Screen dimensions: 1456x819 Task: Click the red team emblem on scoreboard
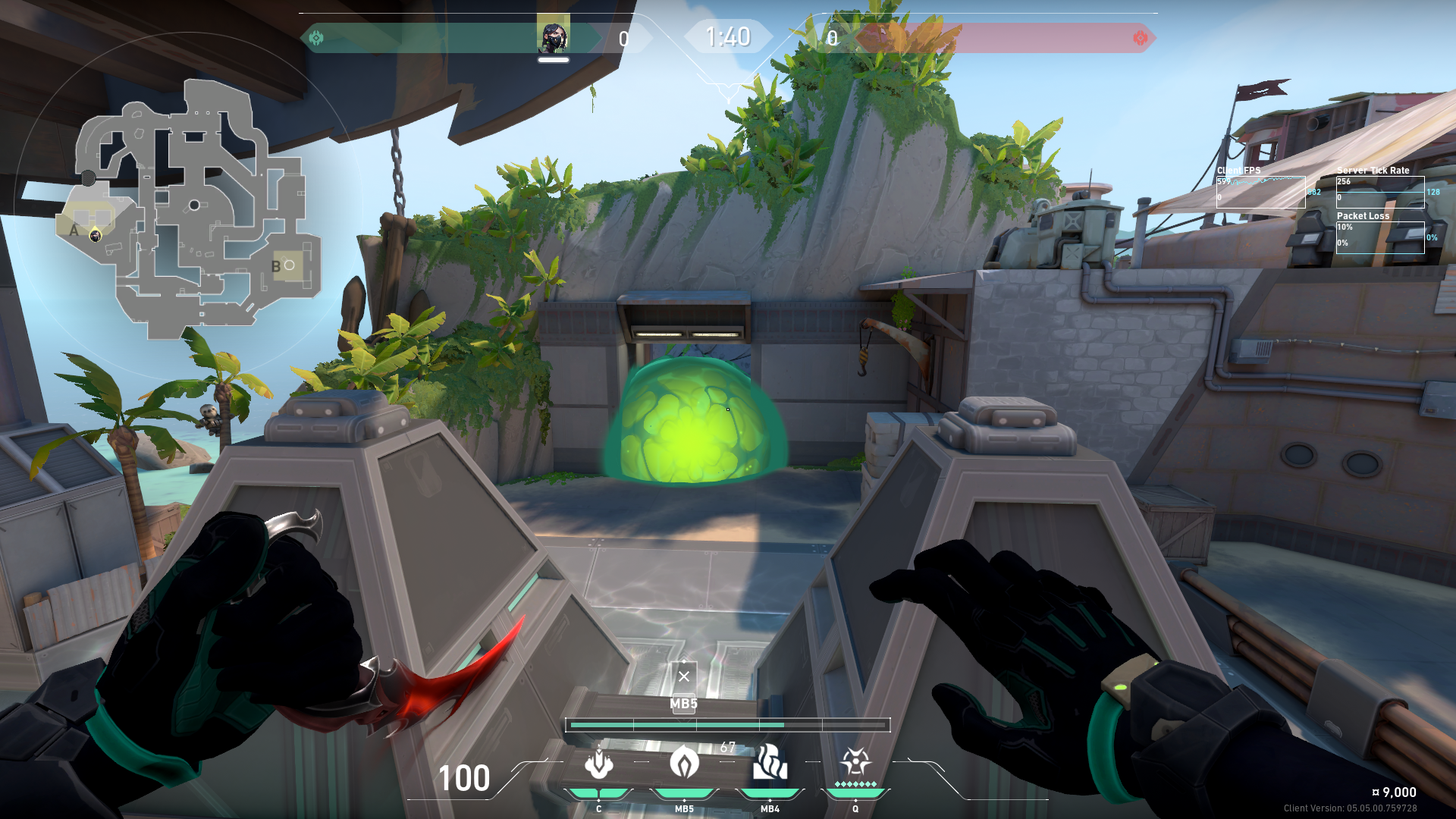1140,37
